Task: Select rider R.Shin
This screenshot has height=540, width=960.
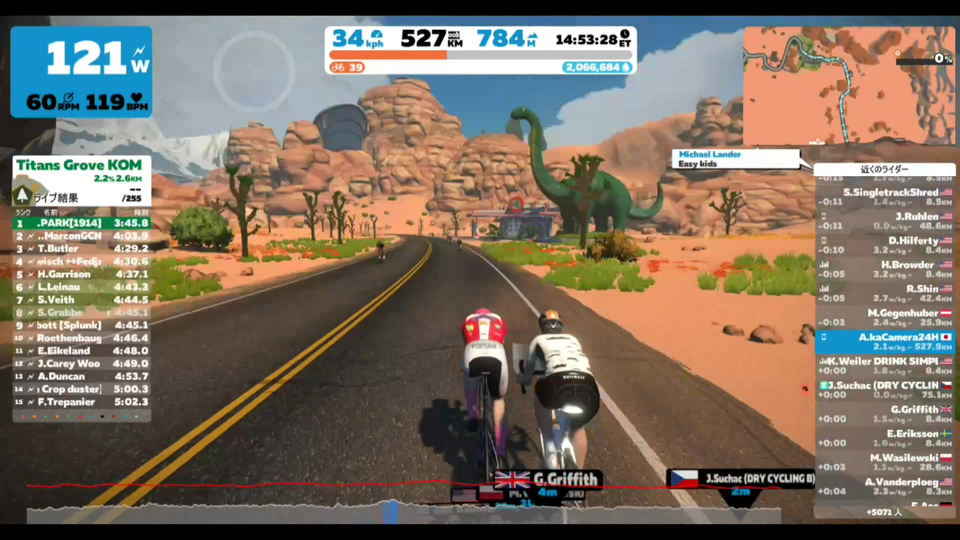Action: pos(884,293)
